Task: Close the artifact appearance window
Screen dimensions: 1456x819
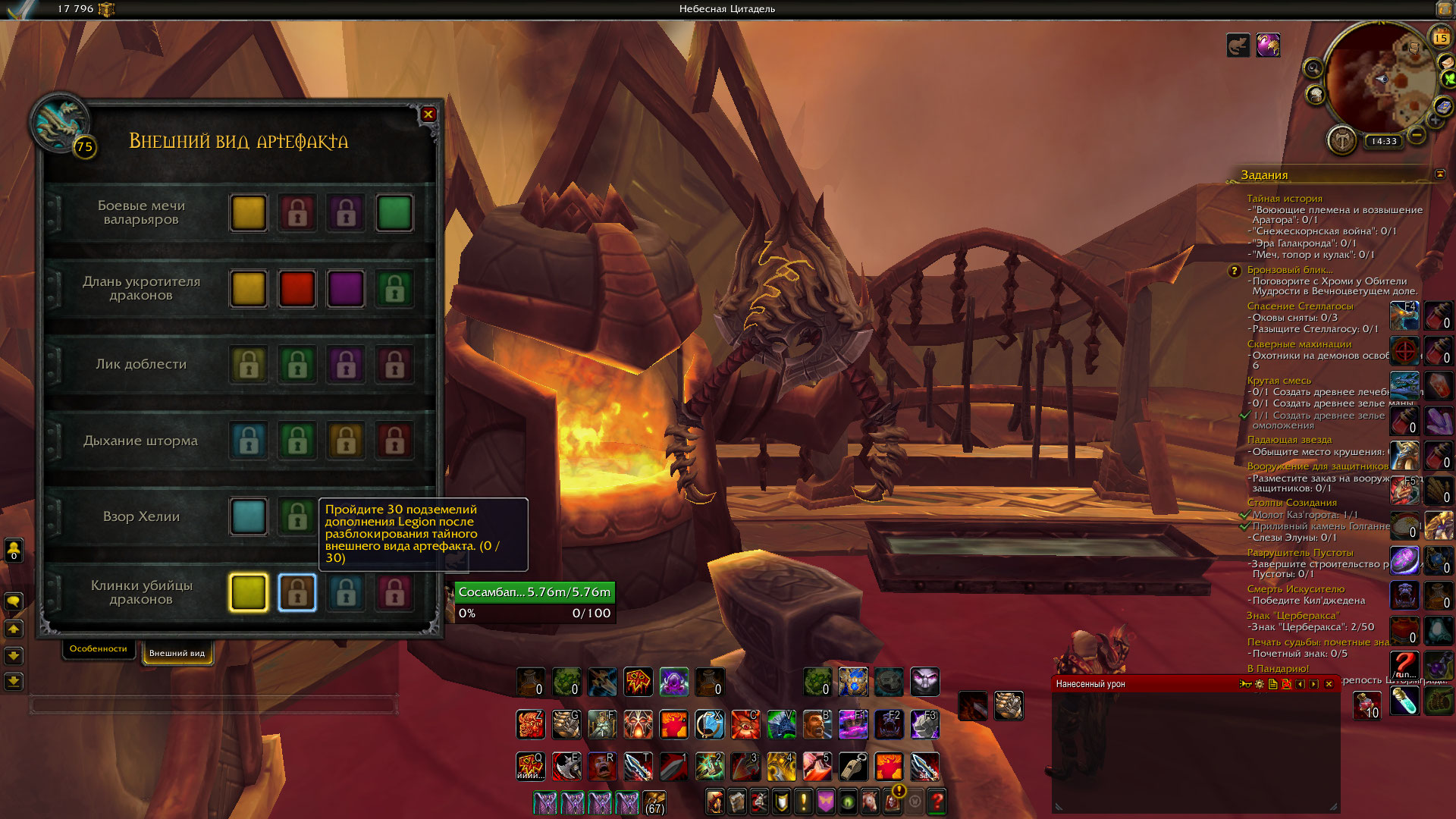Action: tap(428, 115)
